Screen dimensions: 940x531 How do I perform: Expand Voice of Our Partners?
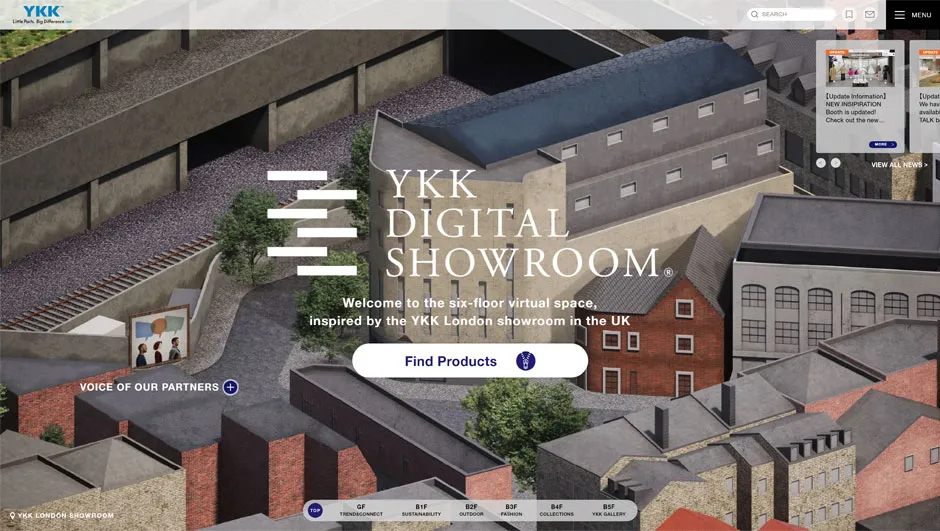pos(230,387)
